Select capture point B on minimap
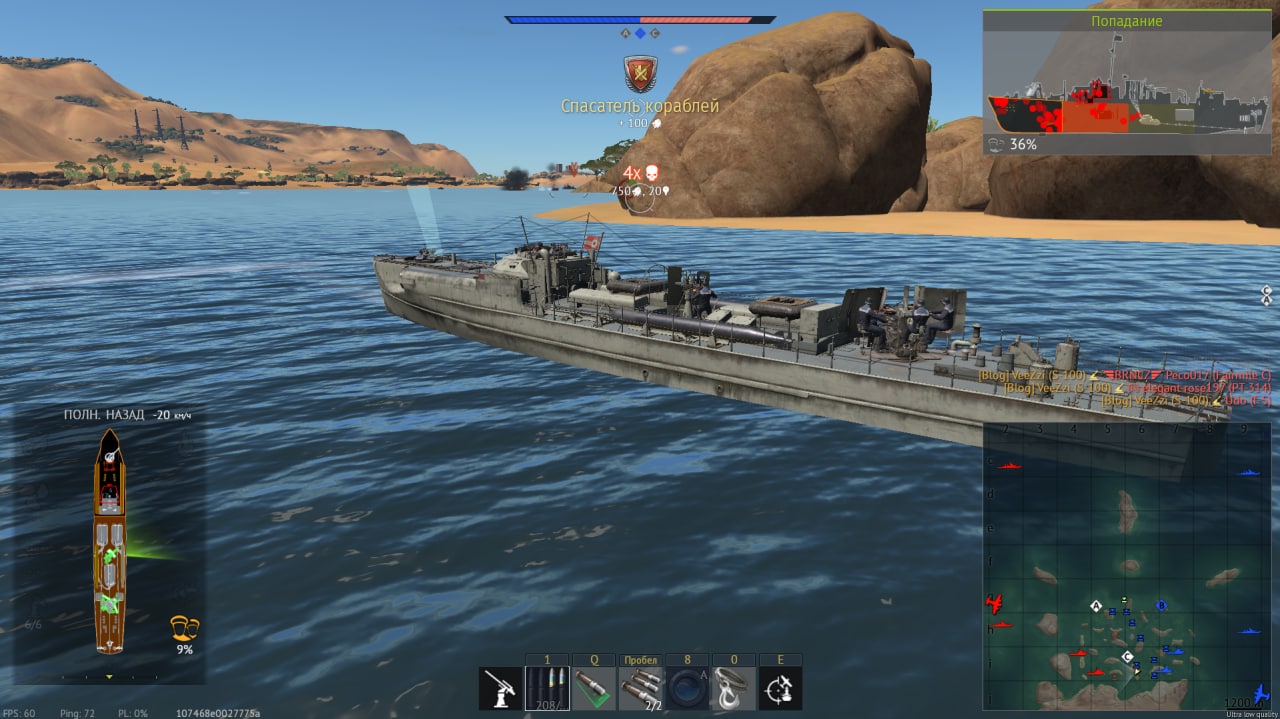The width and height of the screenshot is (1280, 719). (1161, 605)
